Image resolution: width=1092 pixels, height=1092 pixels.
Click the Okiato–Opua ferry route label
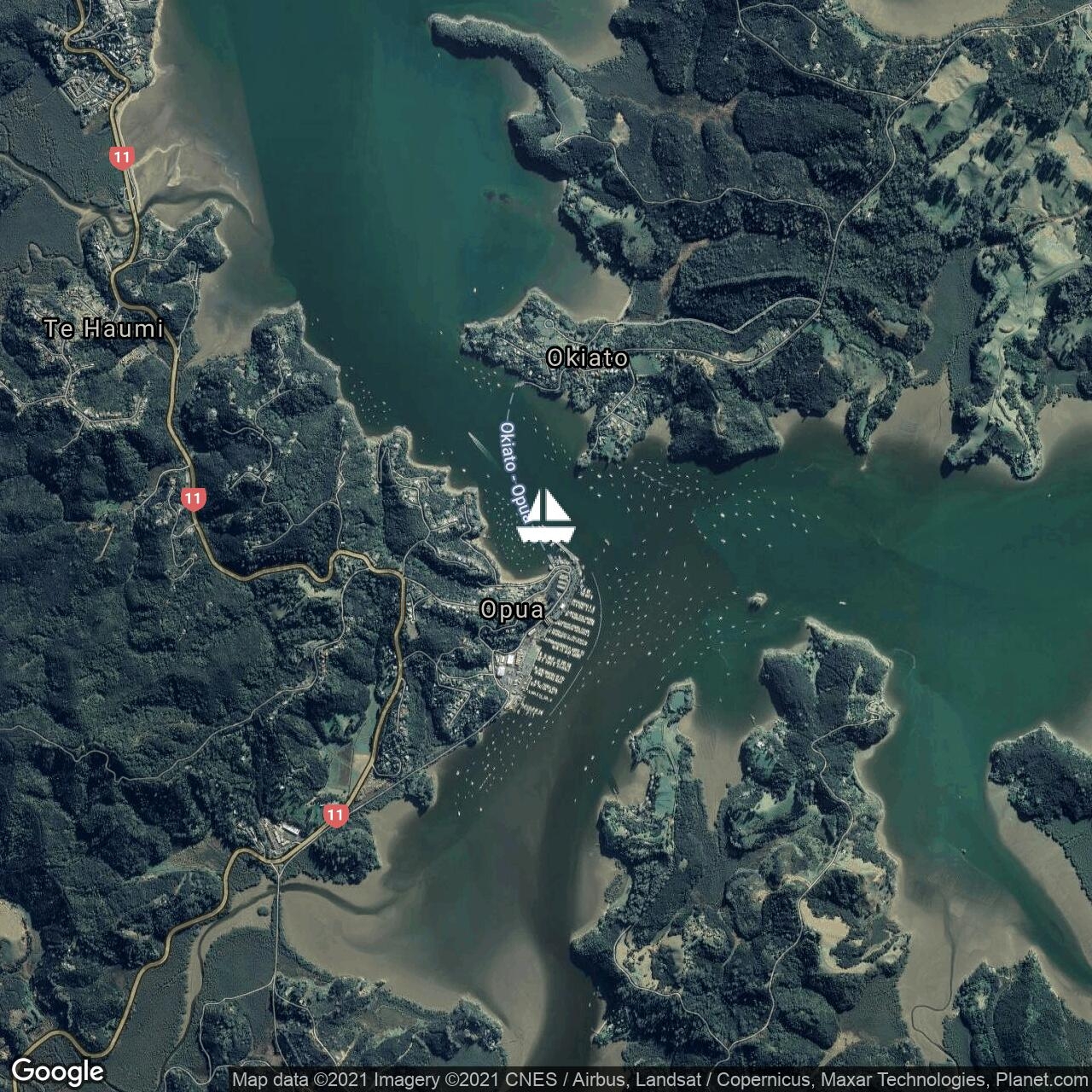click(x=514, y=465)
